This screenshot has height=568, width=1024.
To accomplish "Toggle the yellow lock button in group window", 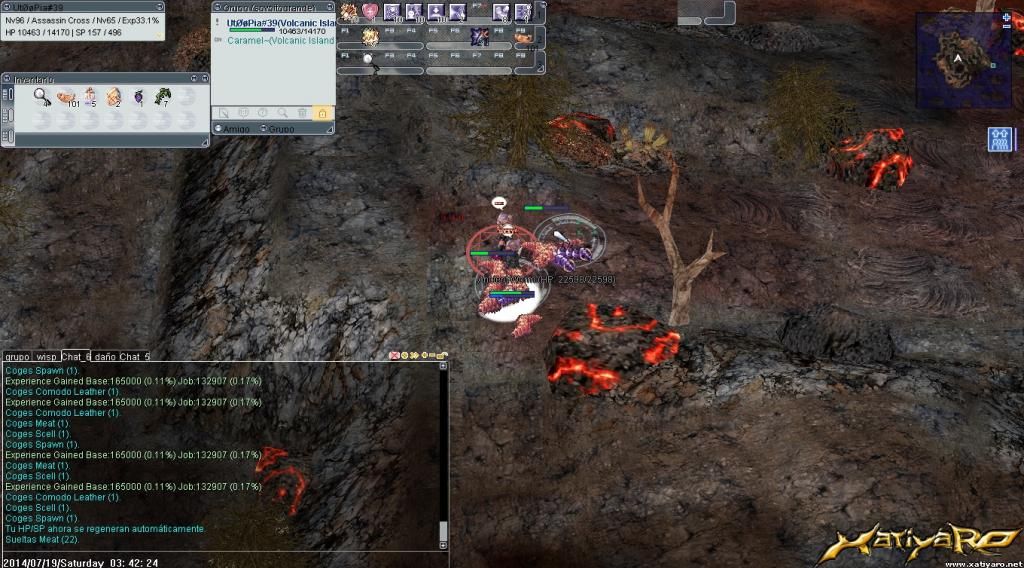I will 322,114.
